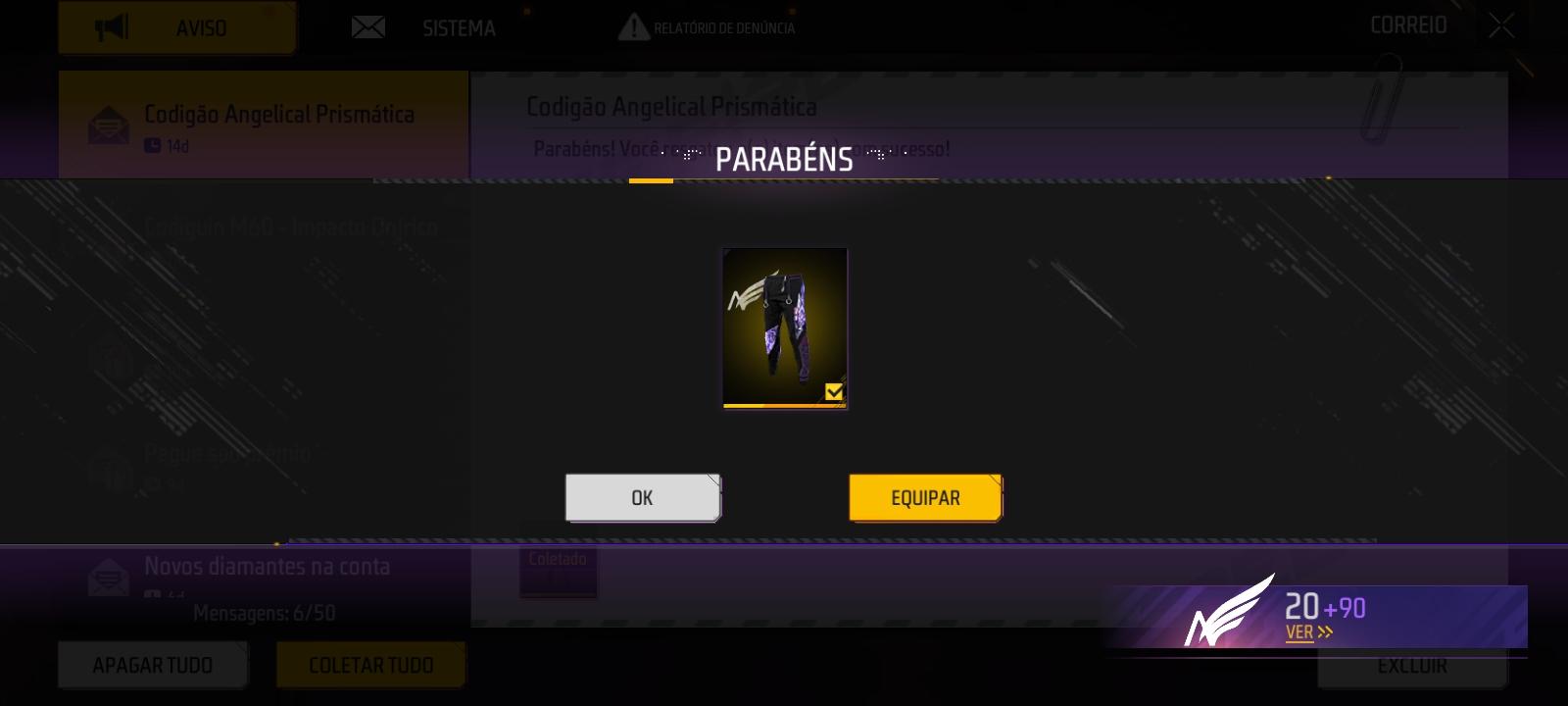Select the pants reward item card
The height and width of the screenshot is (706, 1568).
point(784,328)
